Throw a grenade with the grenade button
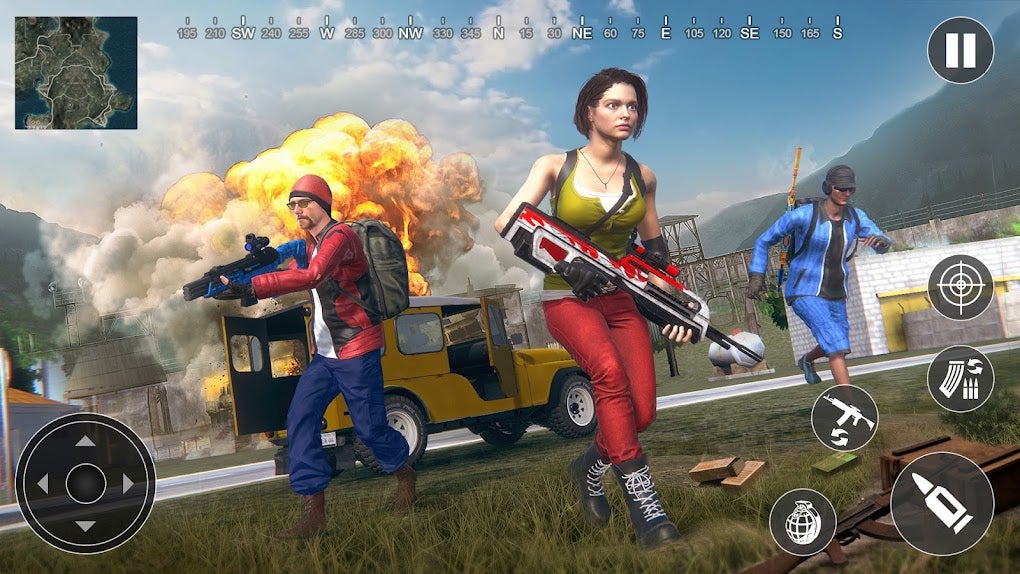This screenshot has width=1020, height=574. [x=802, y=521]
